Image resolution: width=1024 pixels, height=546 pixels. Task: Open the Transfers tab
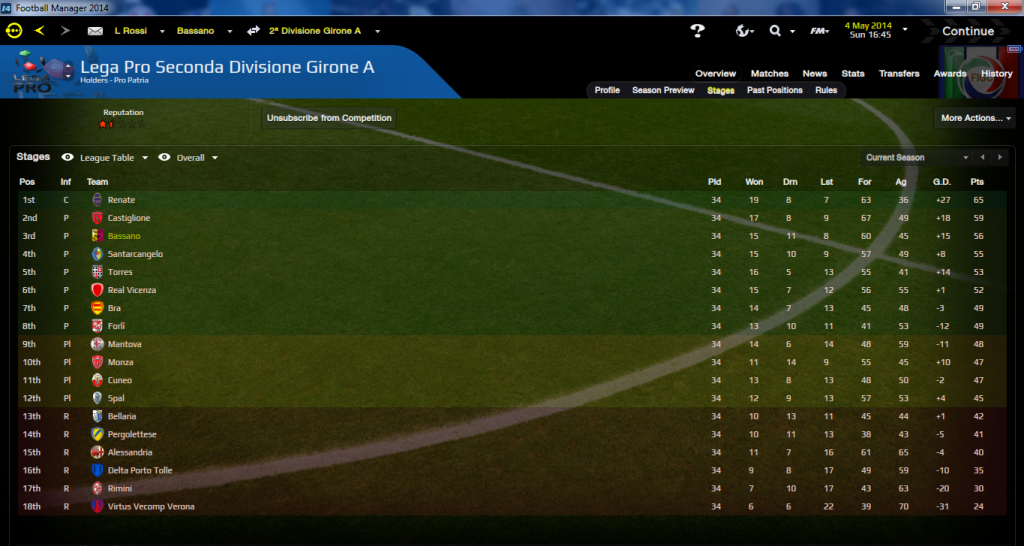click(x=899, y=74)
